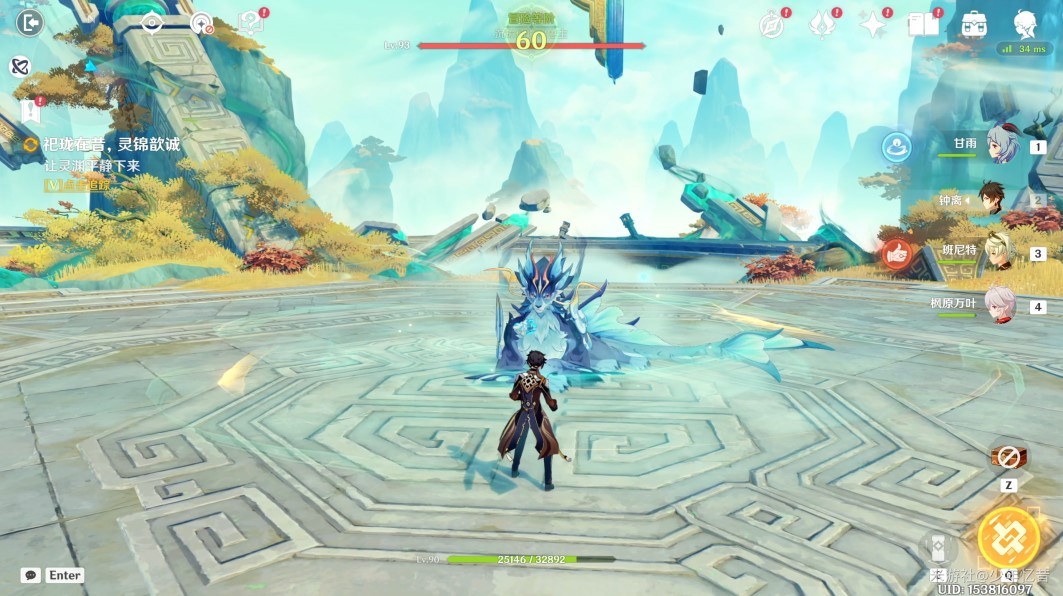Viewport: 1063px width, 596px height.
Task: Open the character menu head icon
Action: 1025,24
